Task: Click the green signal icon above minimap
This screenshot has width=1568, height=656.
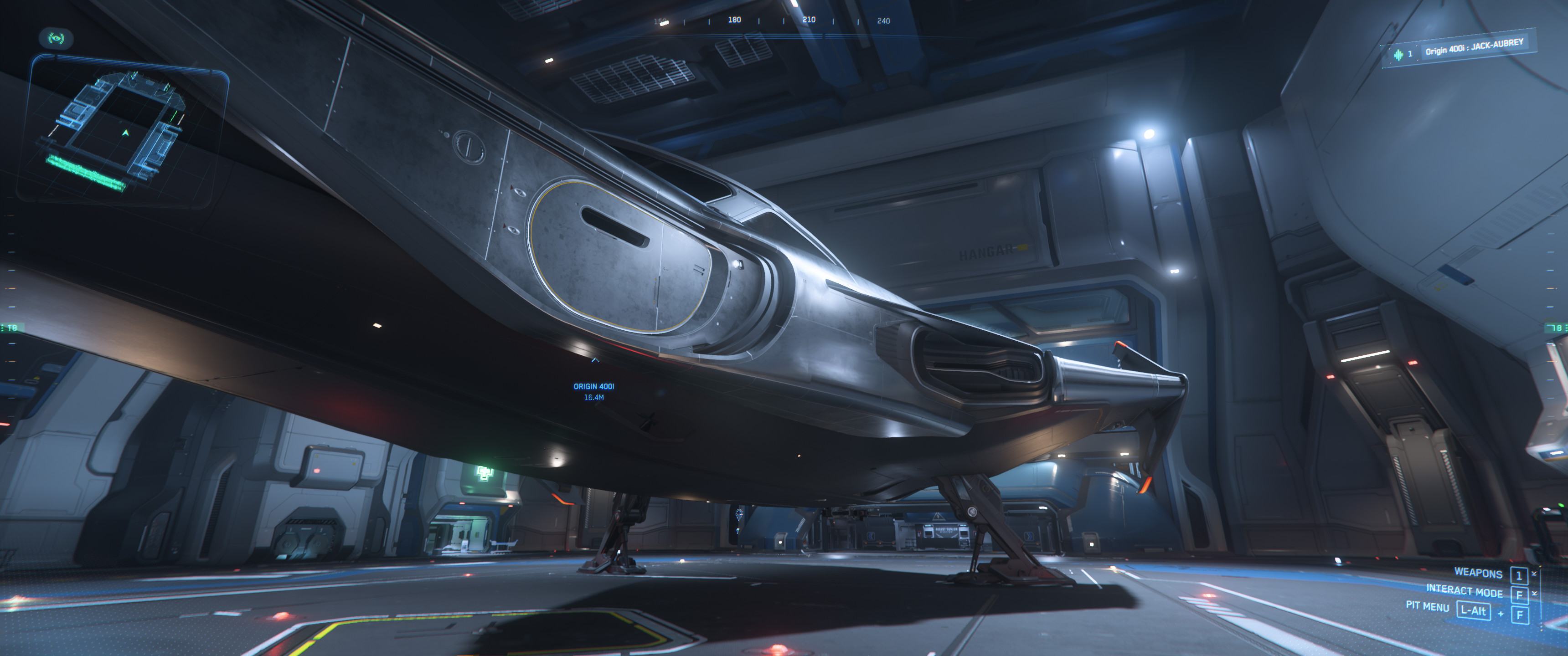Action: (57, 38)
